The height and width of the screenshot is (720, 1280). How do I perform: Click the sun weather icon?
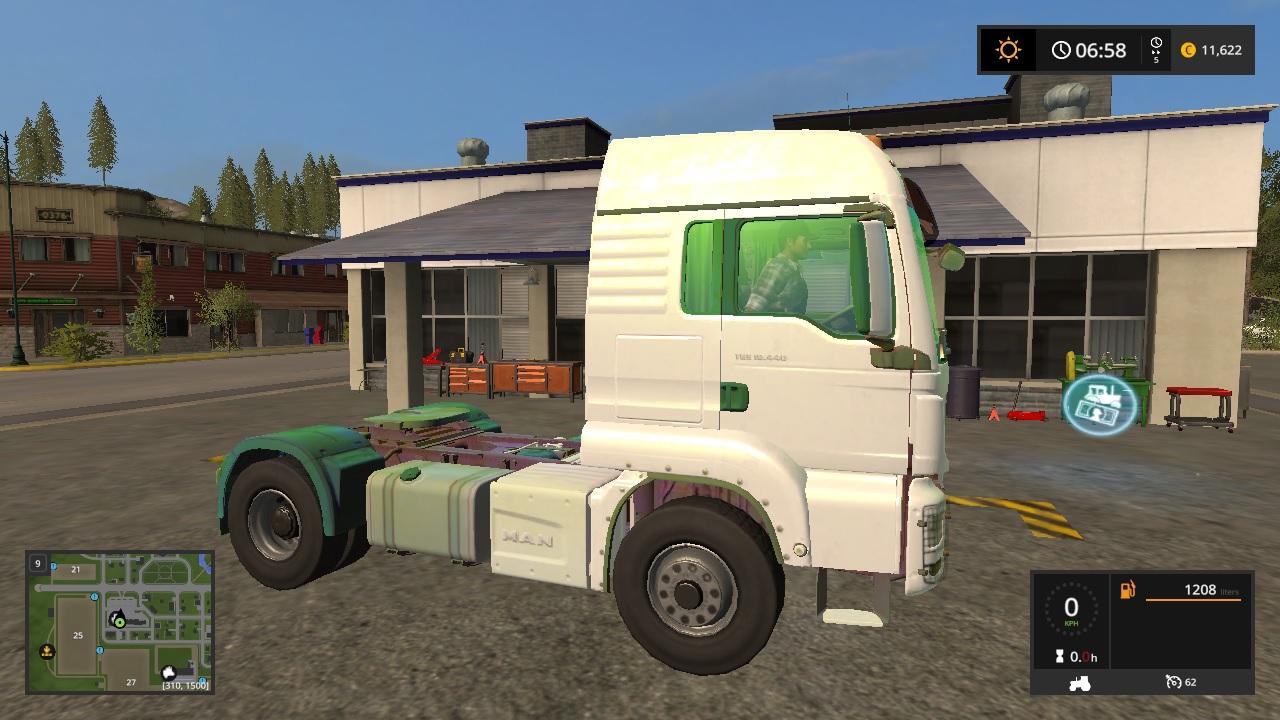pyautogui.click(x=1008, y=50)
